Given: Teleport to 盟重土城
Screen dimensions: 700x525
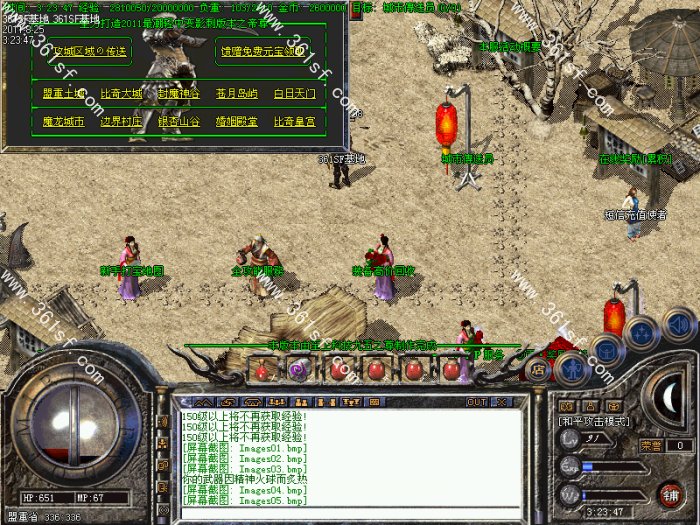Looking at the screenshot, I should [x=64, y=94].
